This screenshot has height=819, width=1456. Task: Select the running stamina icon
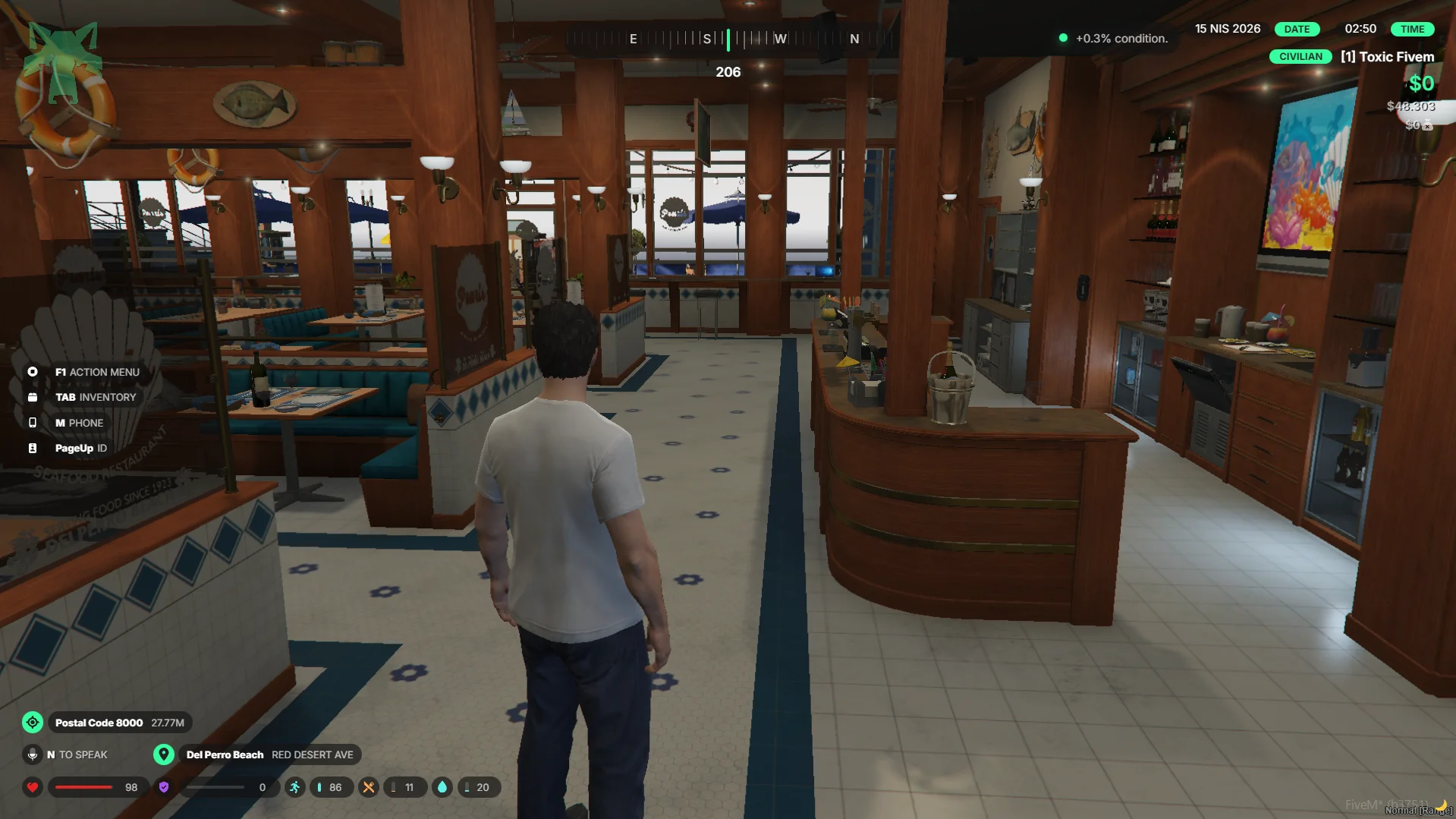pos(294,787)
